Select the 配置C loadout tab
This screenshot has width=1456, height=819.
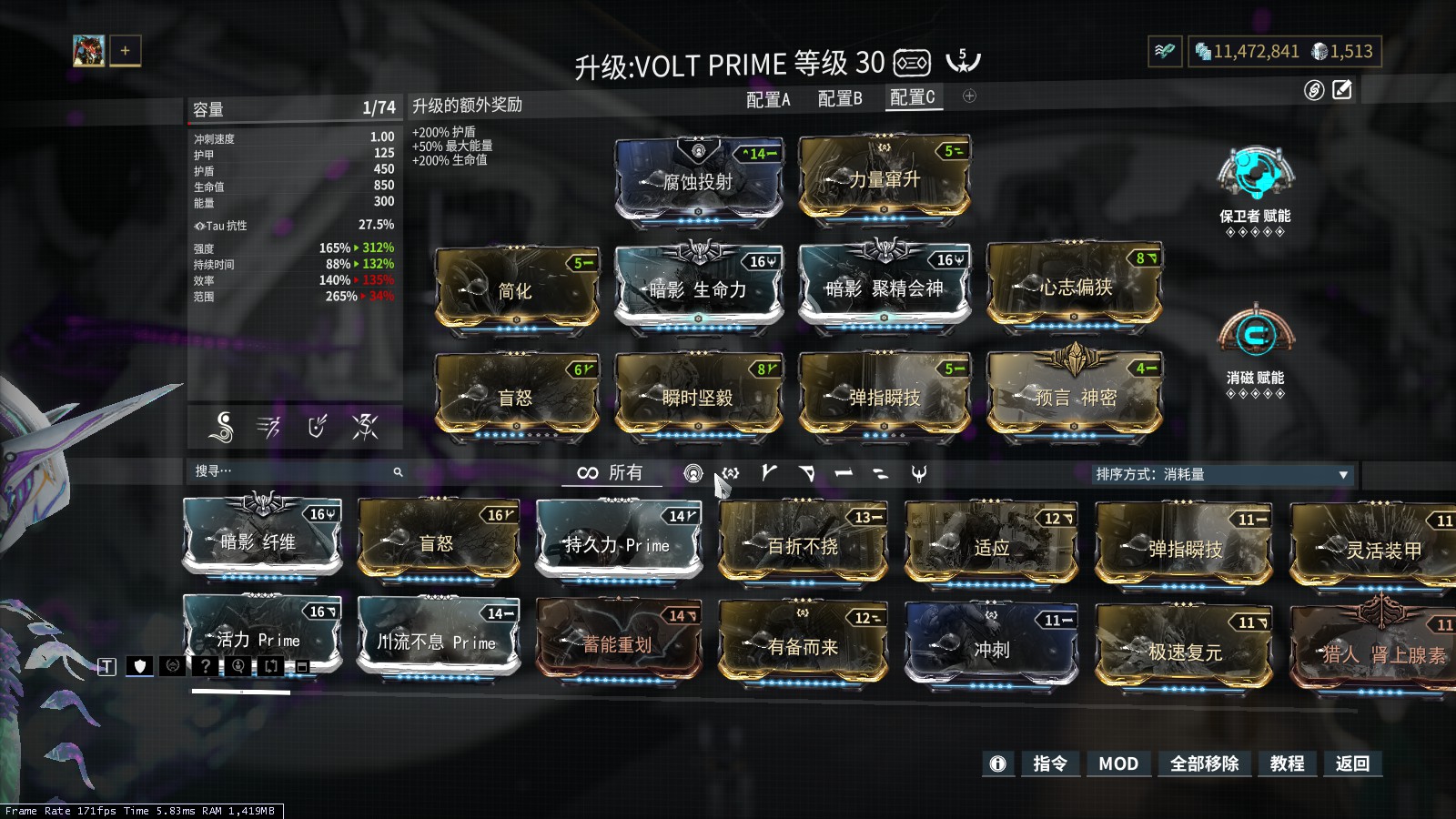pyautogui.click(x=912, y=98)
